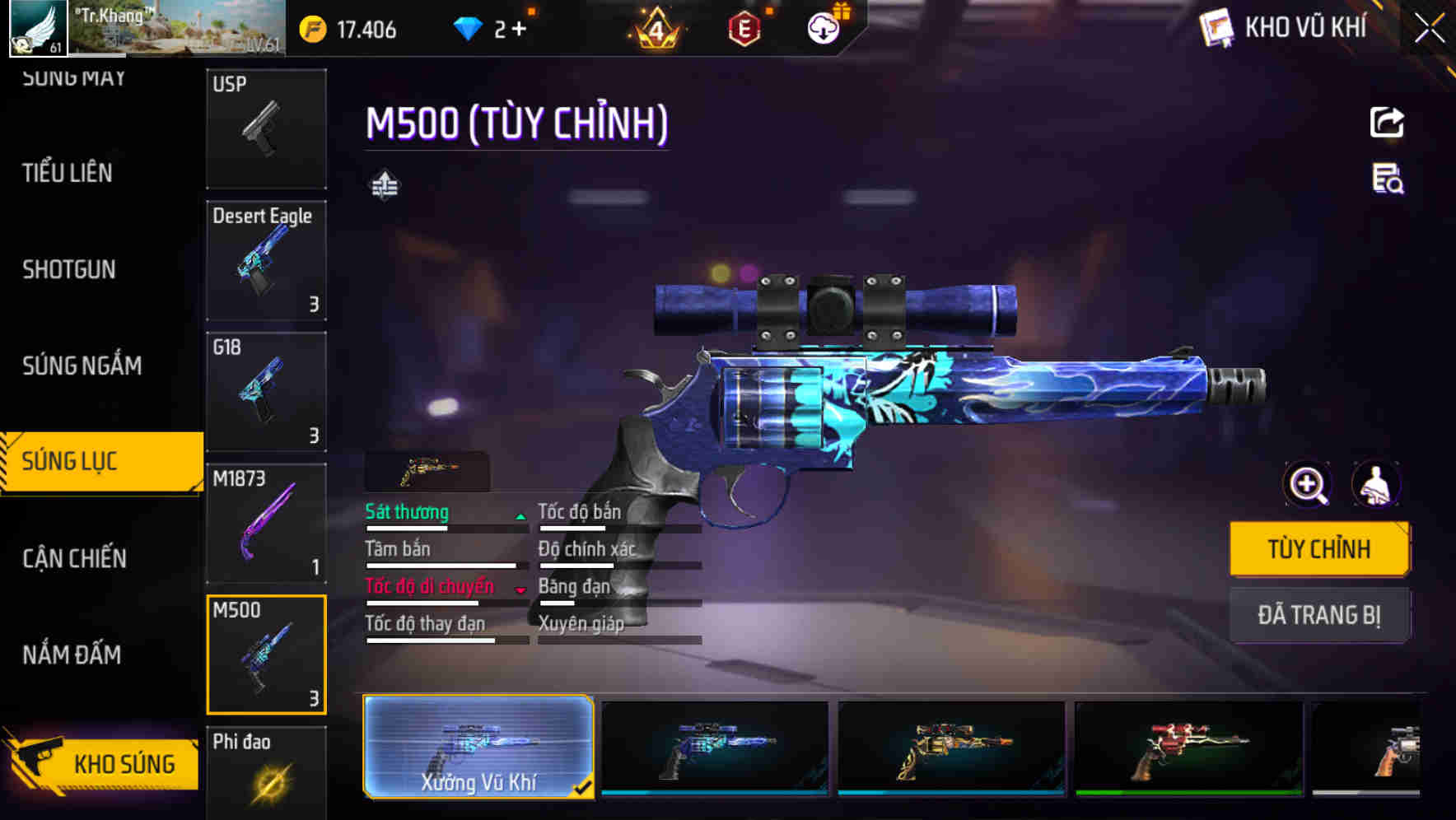
Task: Zoom weapon preview with magnifier icon
Action: pyautogui.click(x=1307, y=485)
